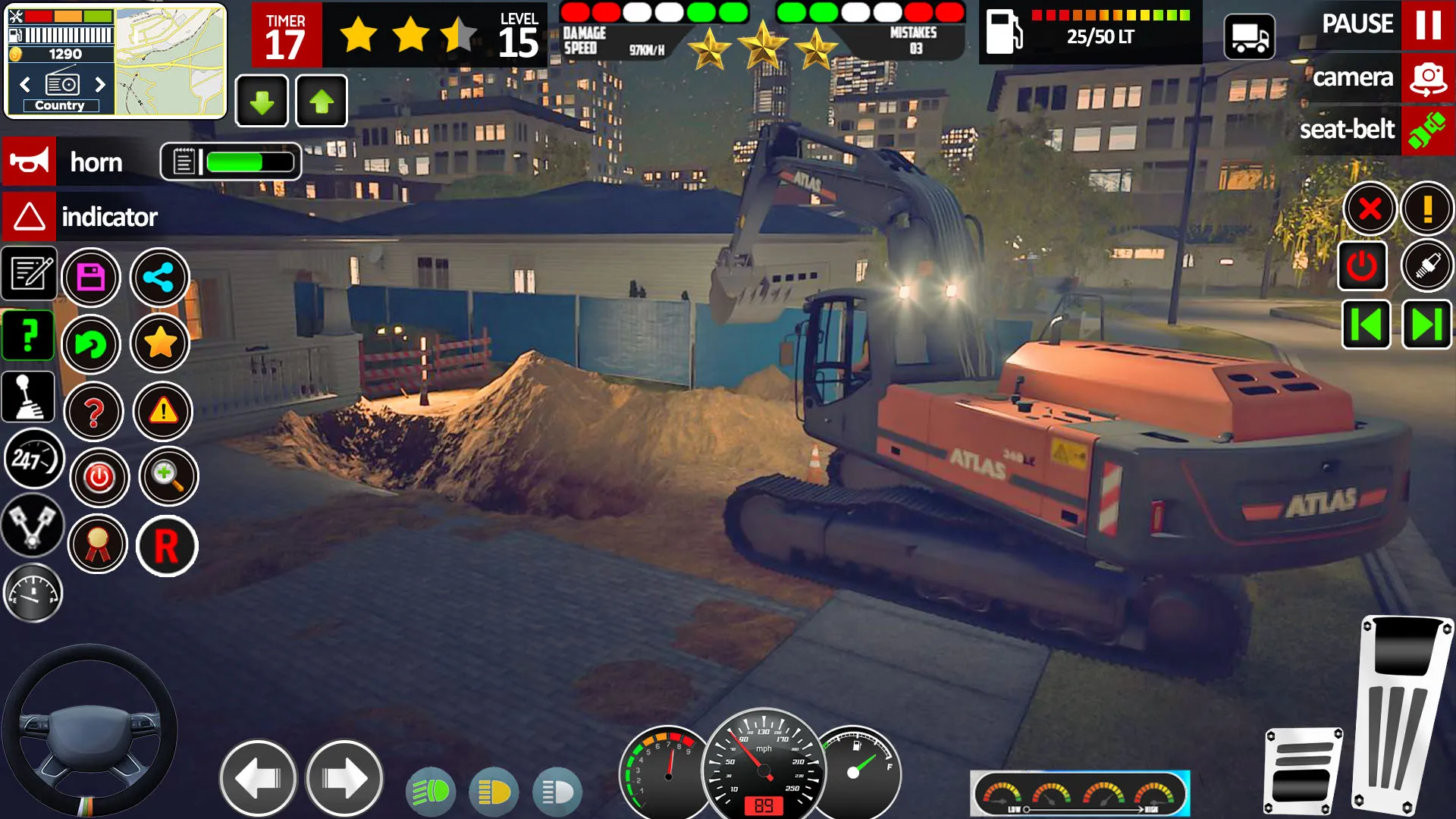Screen dimensions: 1456x819
Task: Tap the yellow warning triangle icon
Action: [x=163, y=412]
